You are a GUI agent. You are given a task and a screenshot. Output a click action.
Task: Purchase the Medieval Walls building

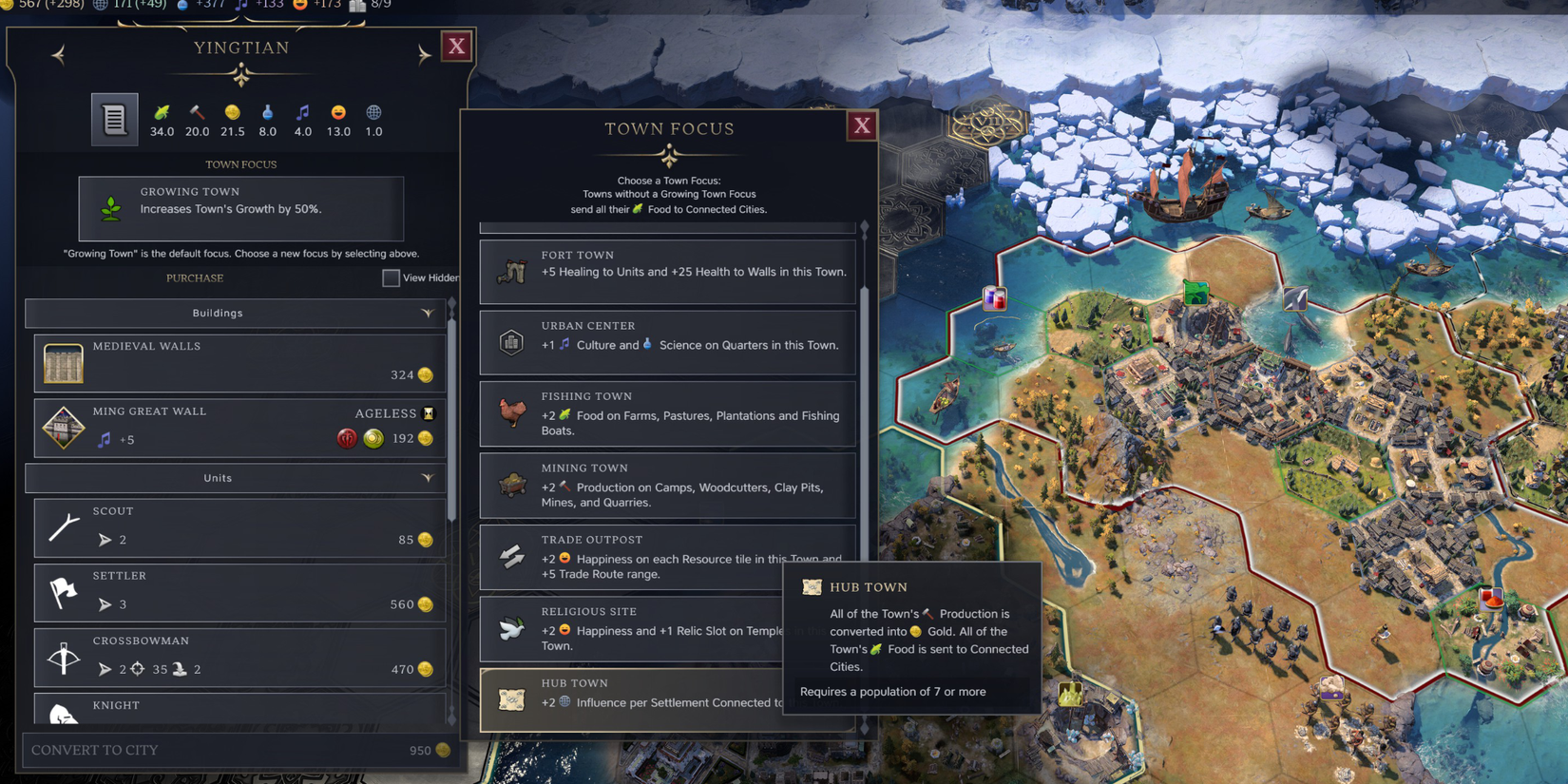[x=238, y=362]
